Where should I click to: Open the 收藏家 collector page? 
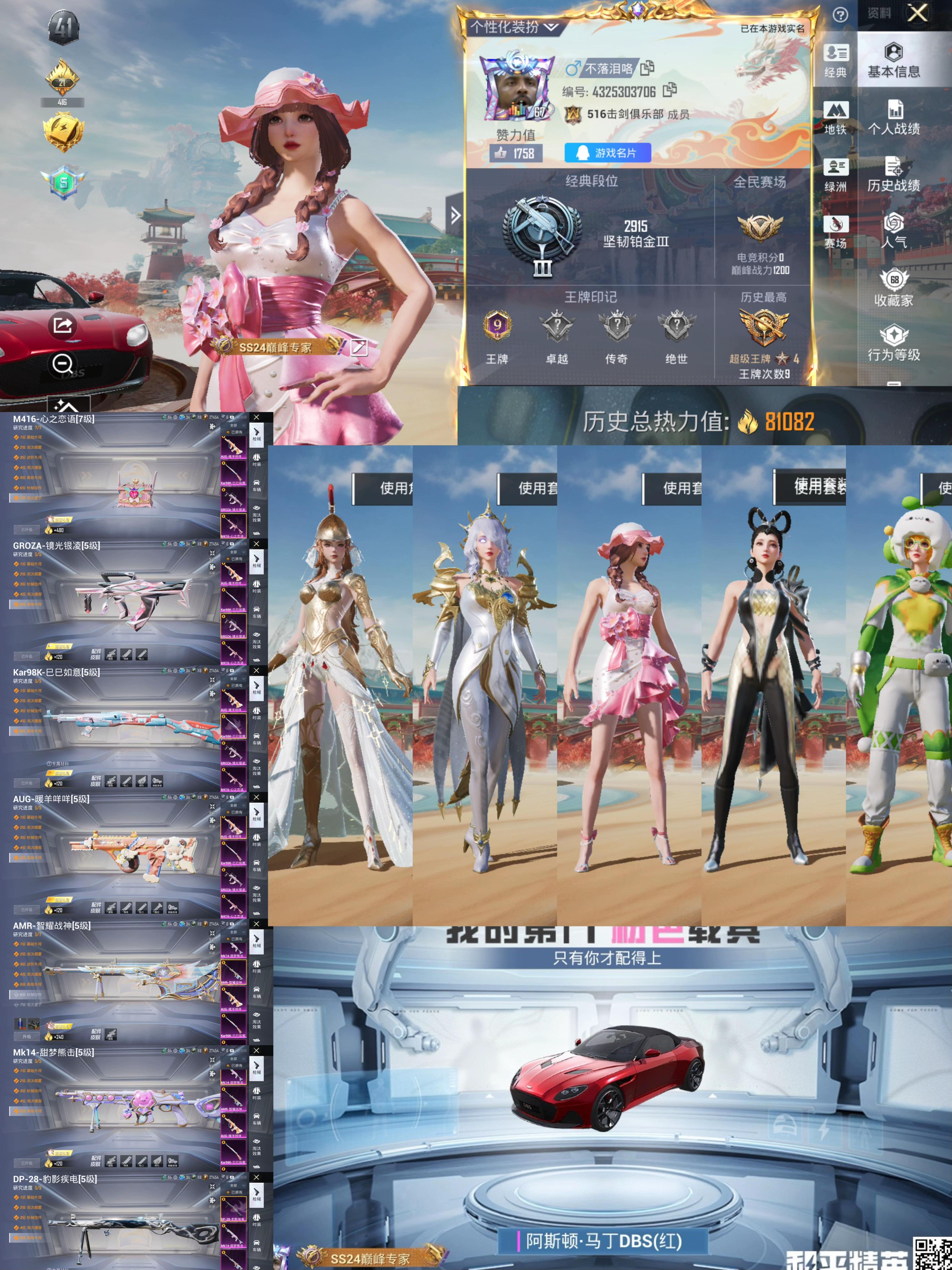pos(893,288)
